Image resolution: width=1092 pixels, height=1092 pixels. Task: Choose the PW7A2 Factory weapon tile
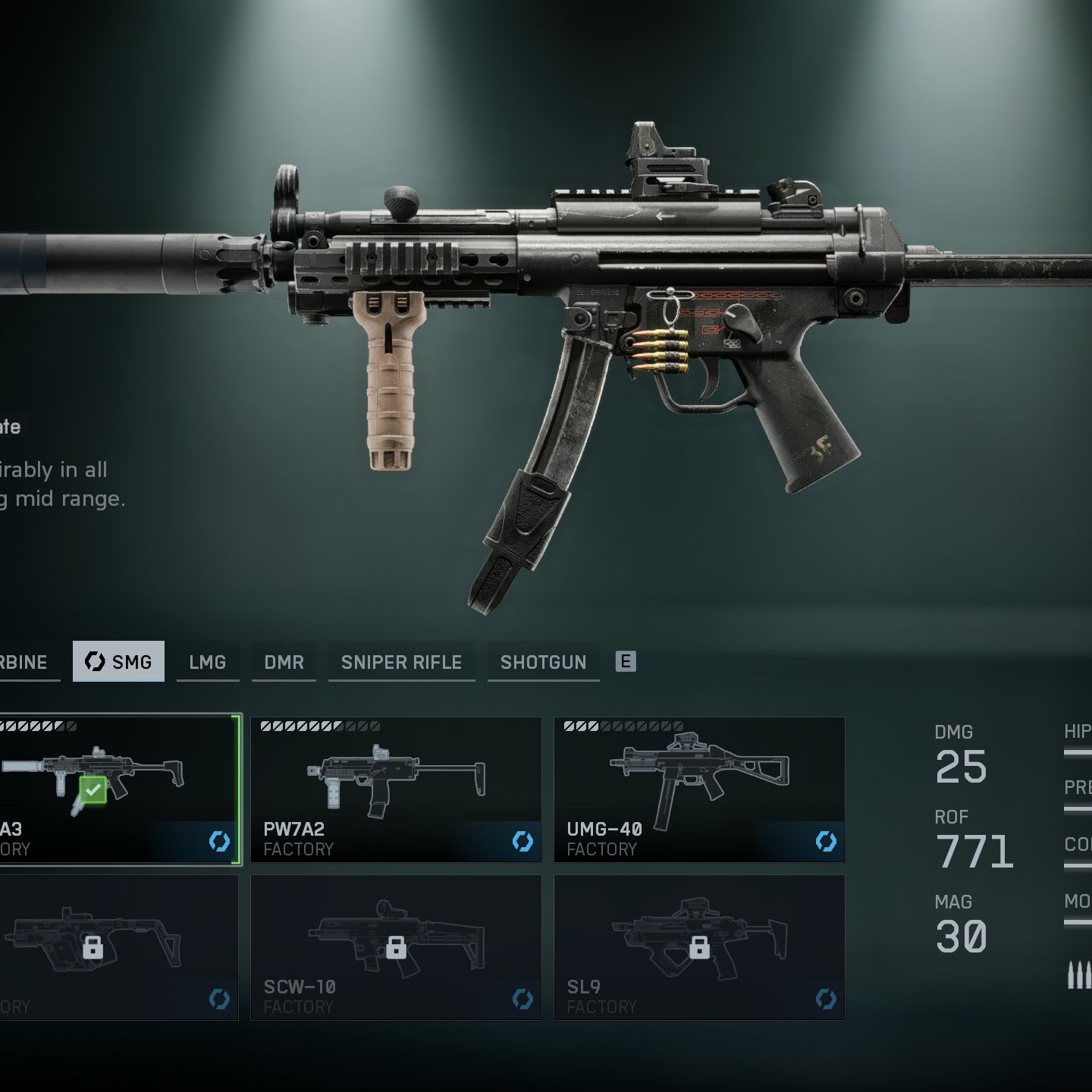[396, 789]
